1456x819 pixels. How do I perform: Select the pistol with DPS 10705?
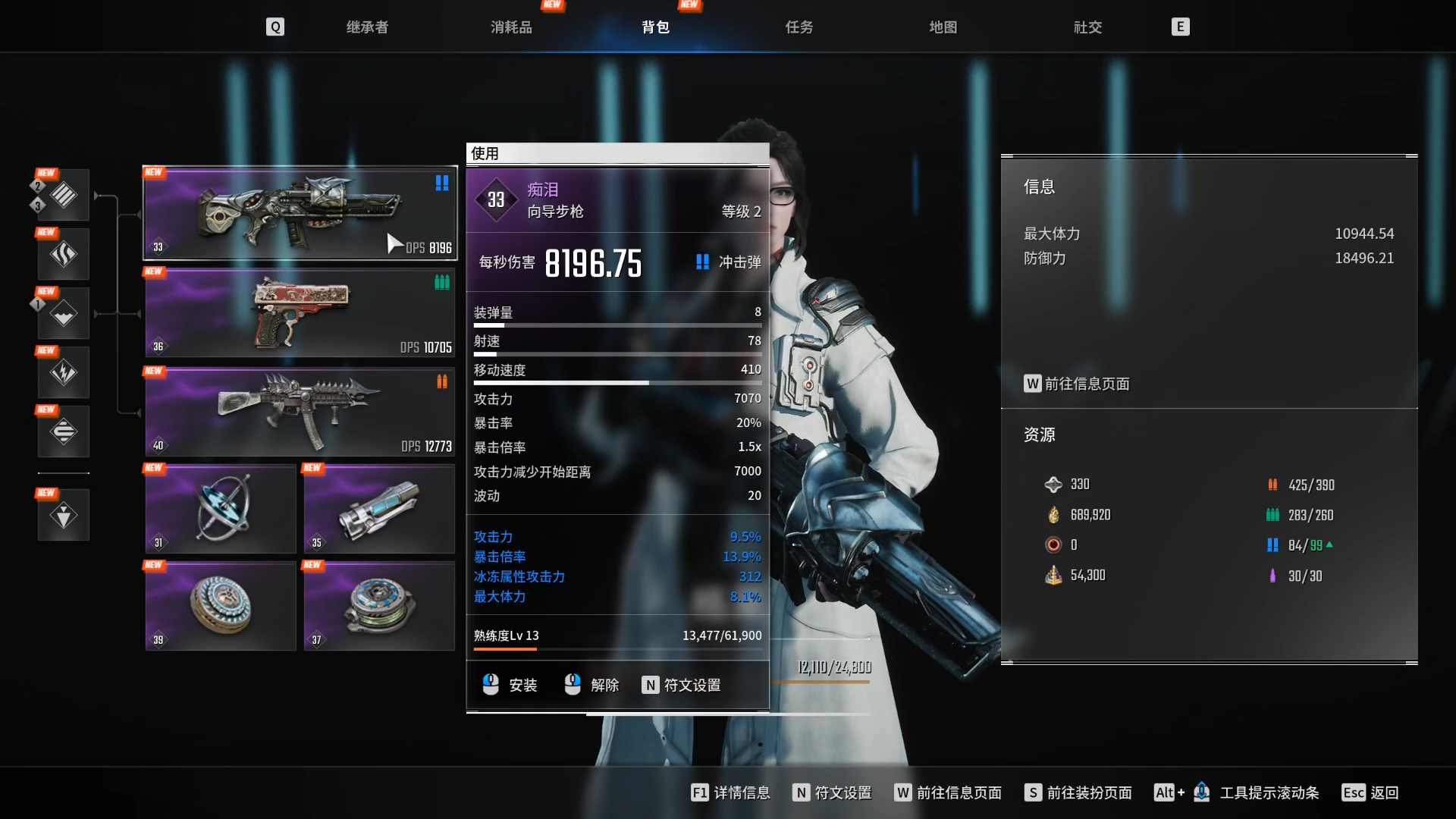tap(299, 313)
